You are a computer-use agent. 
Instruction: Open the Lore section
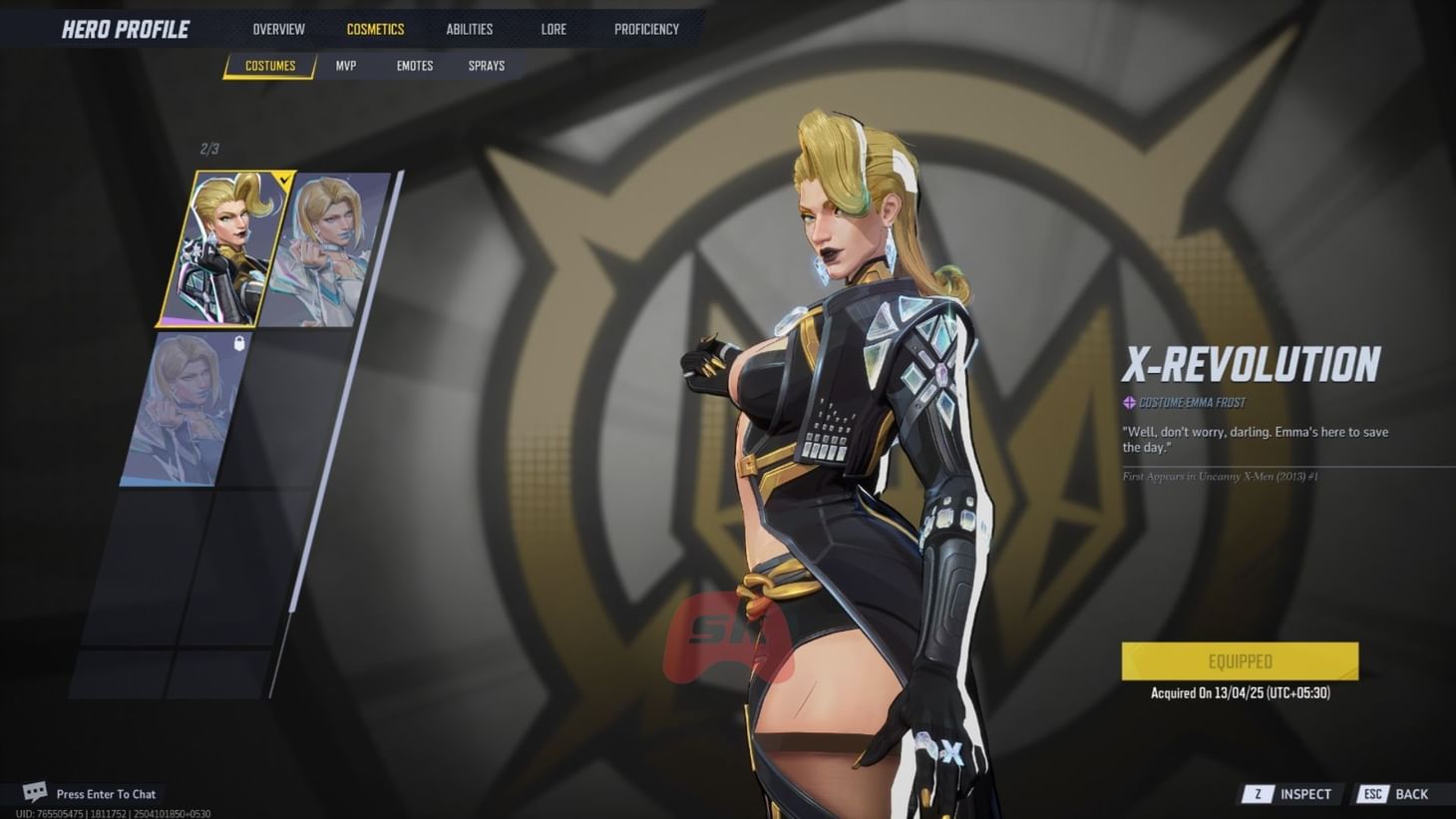552,29
